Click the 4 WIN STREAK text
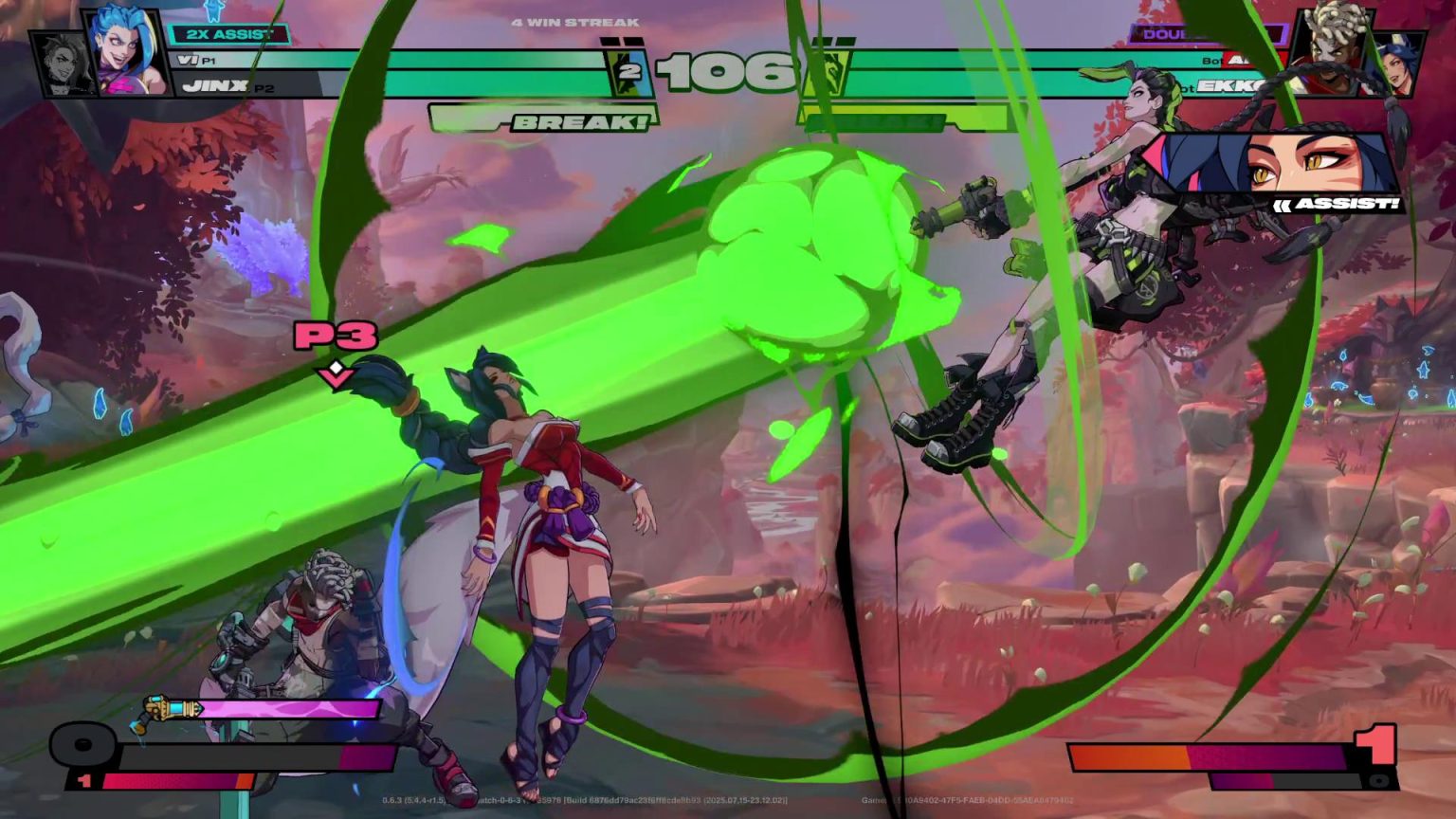 point(575,22)
